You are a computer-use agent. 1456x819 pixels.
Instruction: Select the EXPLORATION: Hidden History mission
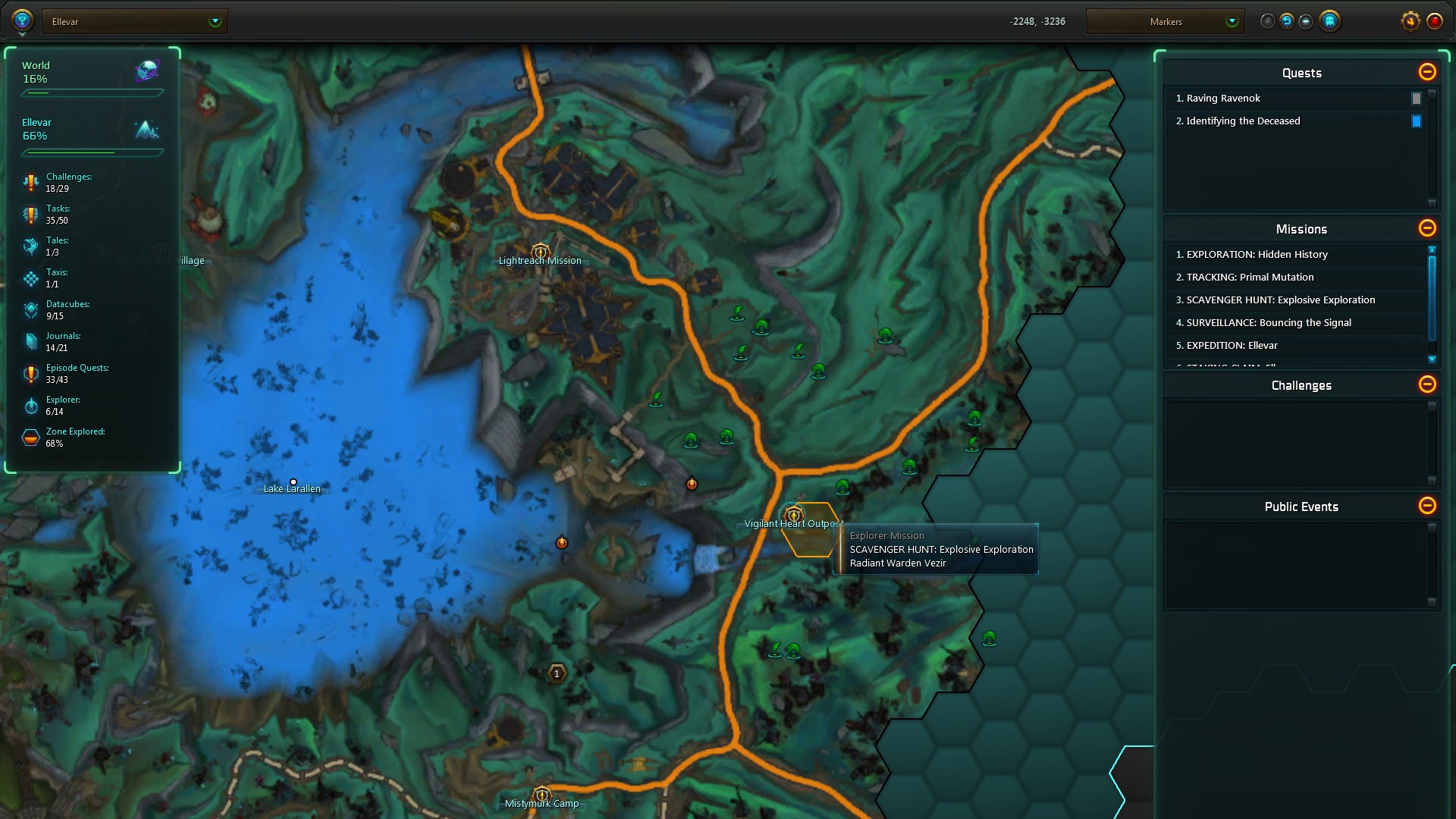pos(1256,255)
